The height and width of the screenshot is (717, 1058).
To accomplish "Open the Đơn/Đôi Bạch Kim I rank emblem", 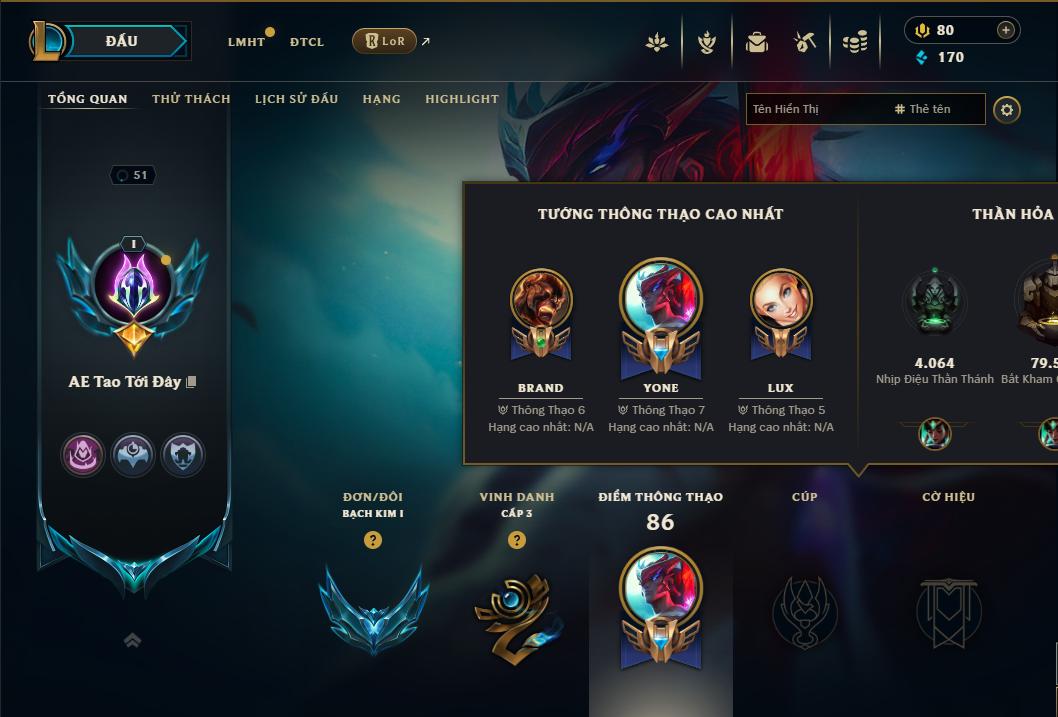I will pyautogui.click(x=373, y=607).
